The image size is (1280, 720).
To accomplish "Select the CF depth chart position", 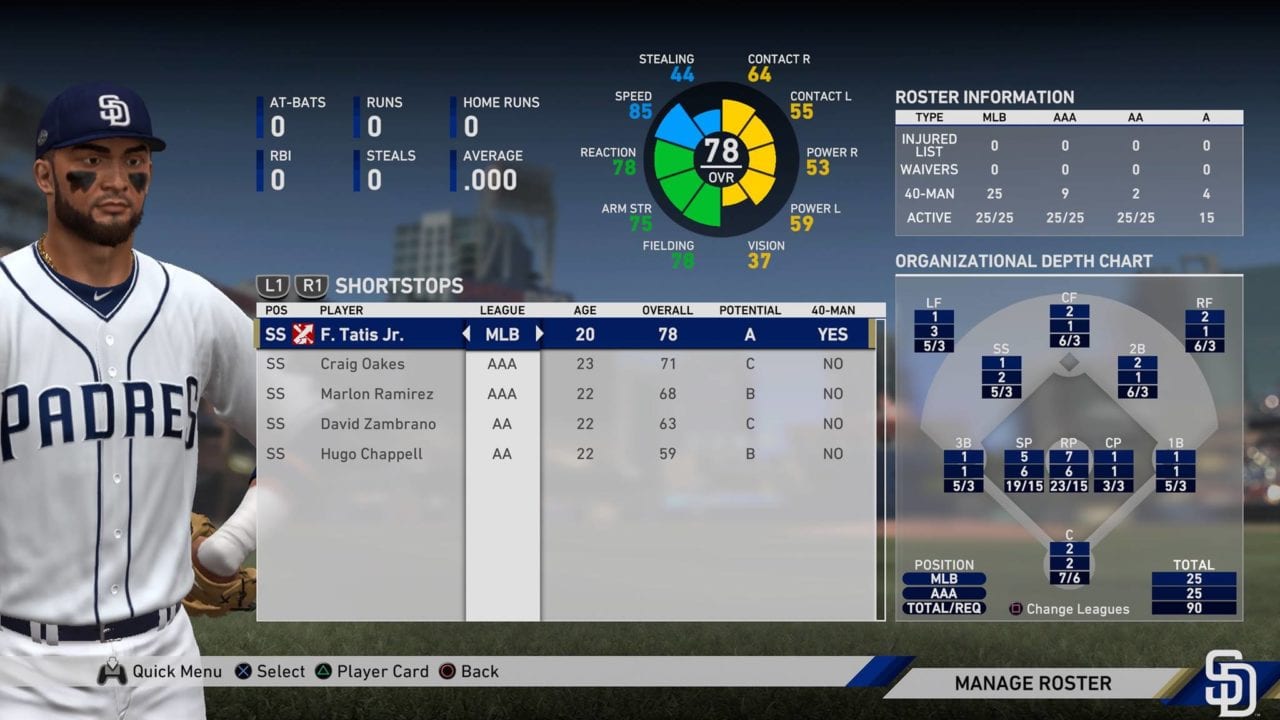I will [x=1069, y=326].
